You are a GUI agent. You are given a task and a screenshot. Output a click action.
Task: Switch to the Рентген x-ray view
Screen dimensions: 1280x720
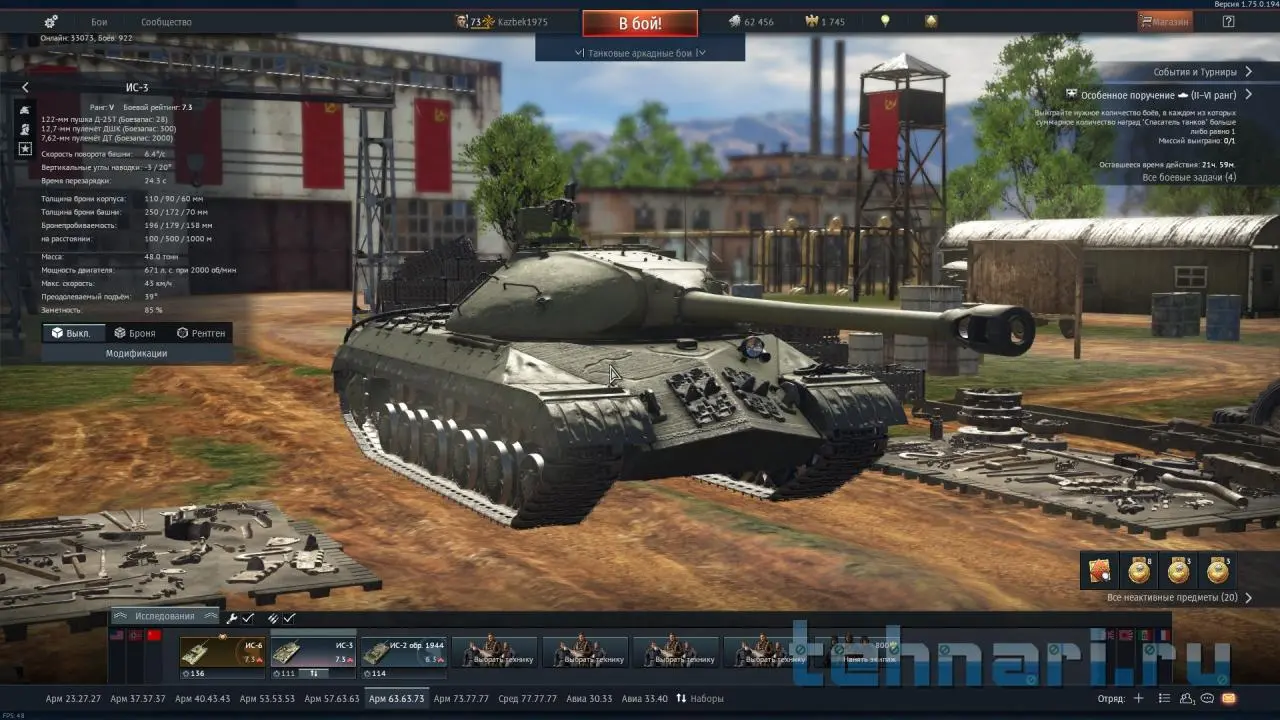coord(201,333)
